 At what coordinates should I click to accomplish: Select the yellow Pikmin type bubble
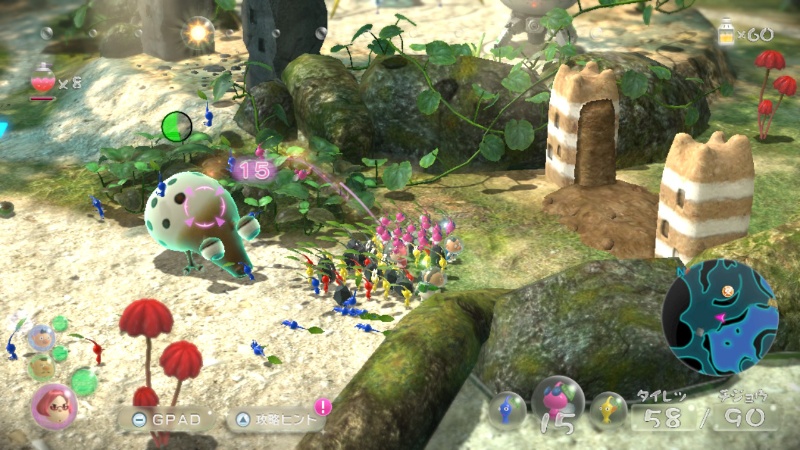[607, 410]
